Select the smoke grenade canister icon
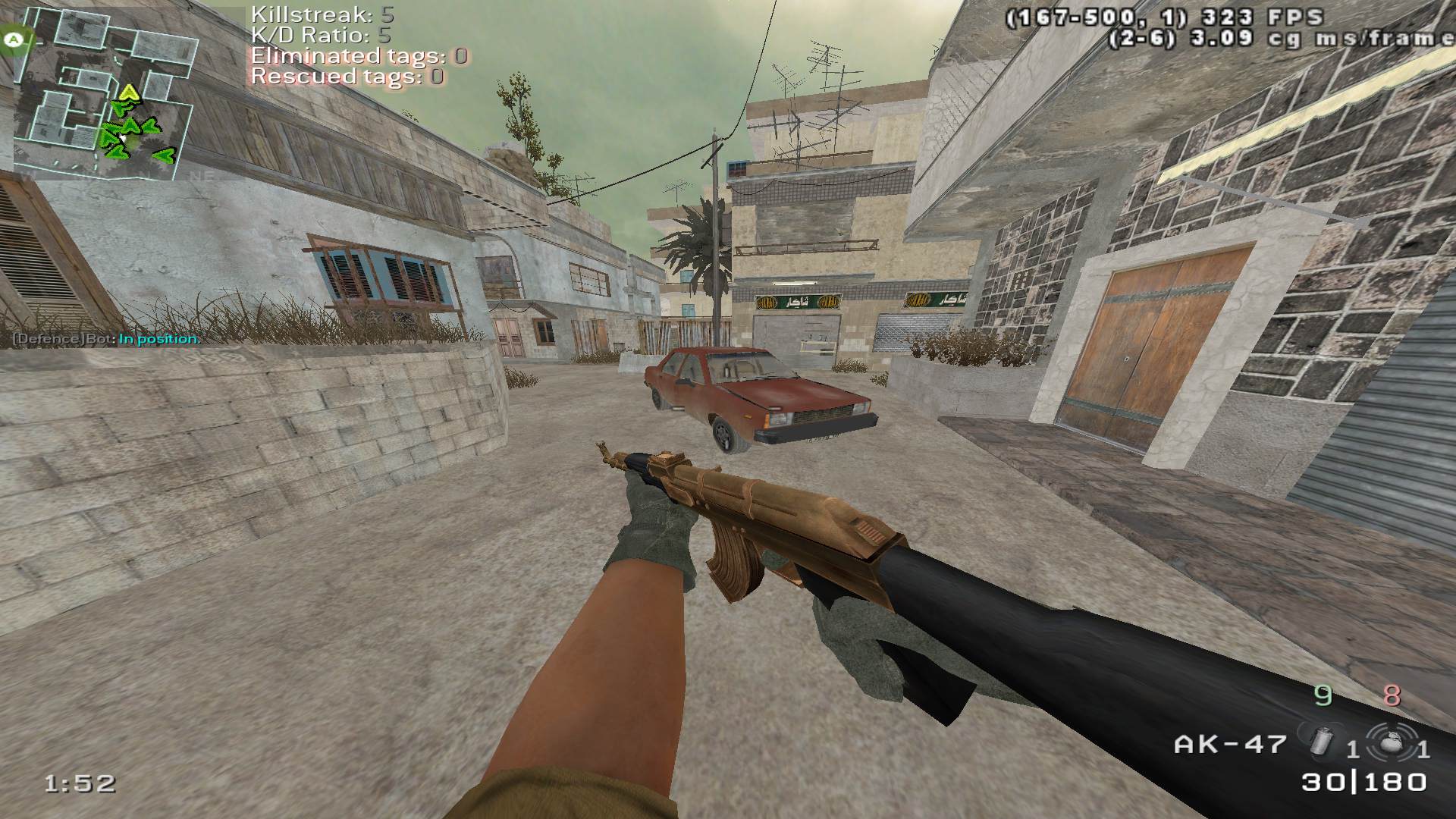This screenshot has width=1456, height=819. click(1322, 740)
